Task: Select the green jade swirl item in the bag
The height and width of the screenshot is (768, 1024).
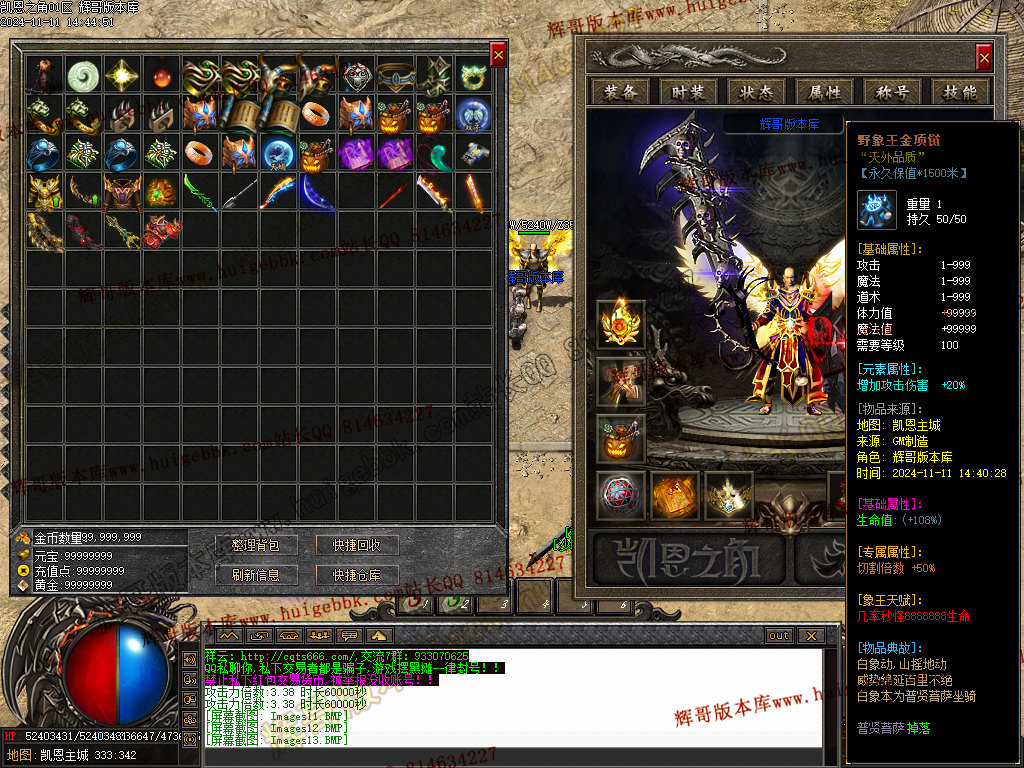Action: click(81, 74)
